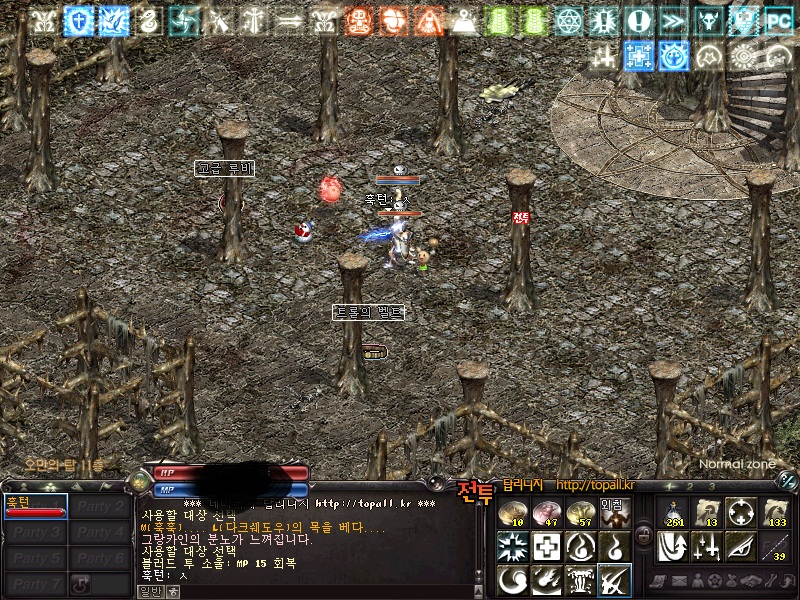Select the arrow stack showing 39

[x=774, y=546]
